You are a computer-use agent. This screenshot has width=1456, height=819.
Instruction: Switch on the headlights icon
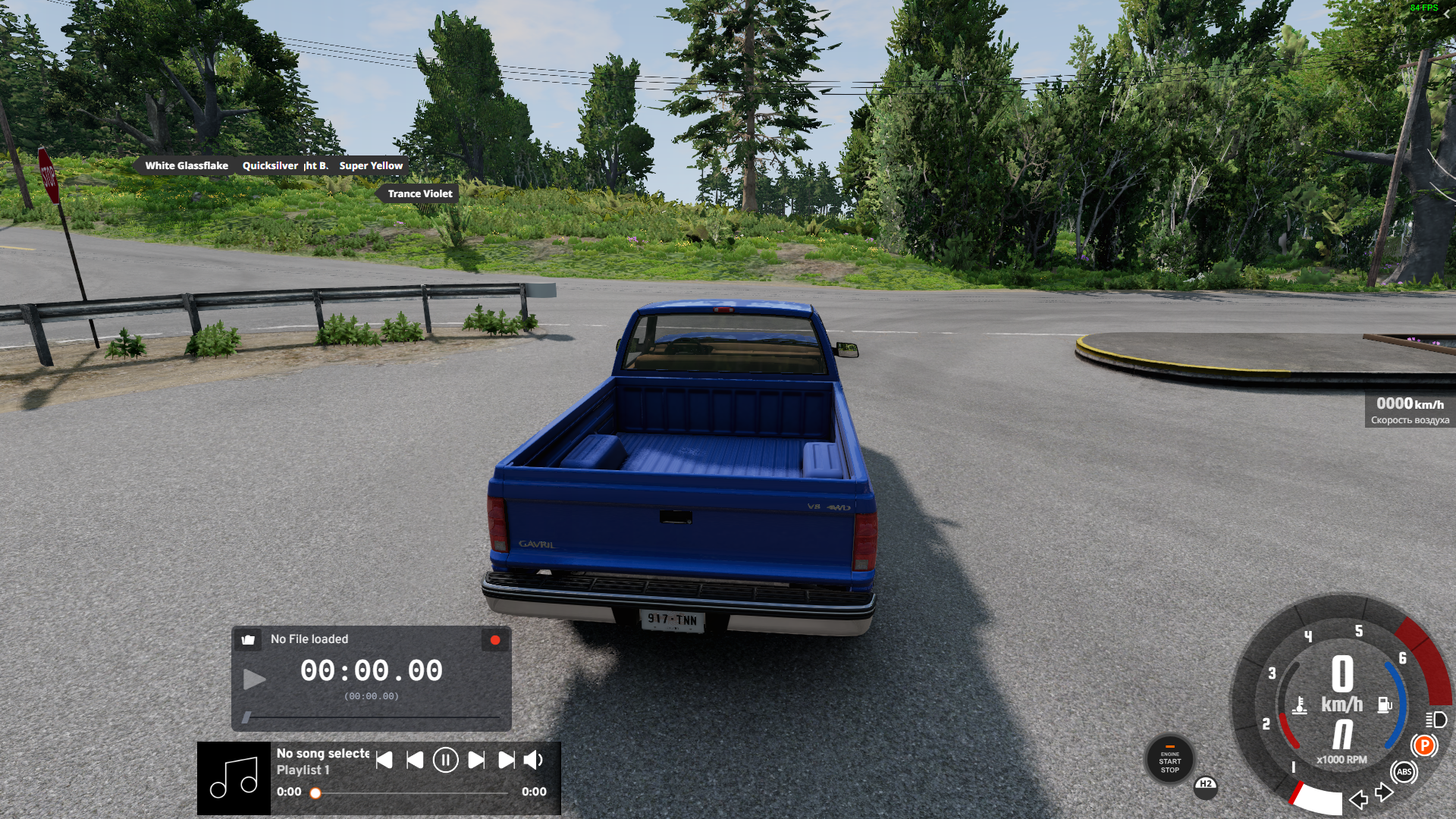click(1436, 720)
